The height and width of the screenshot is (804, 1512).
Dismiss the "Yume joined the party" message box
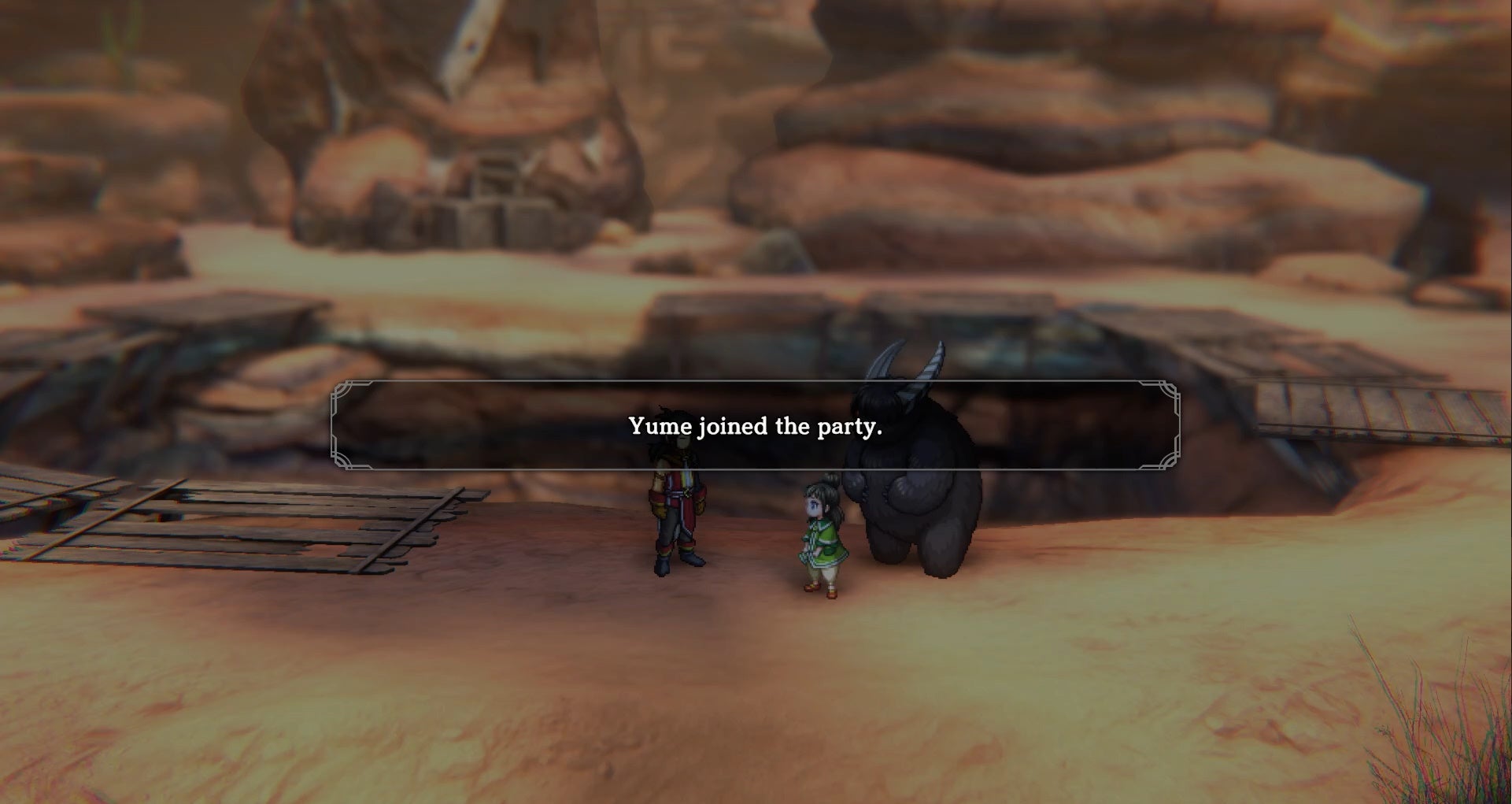point(755,426)
